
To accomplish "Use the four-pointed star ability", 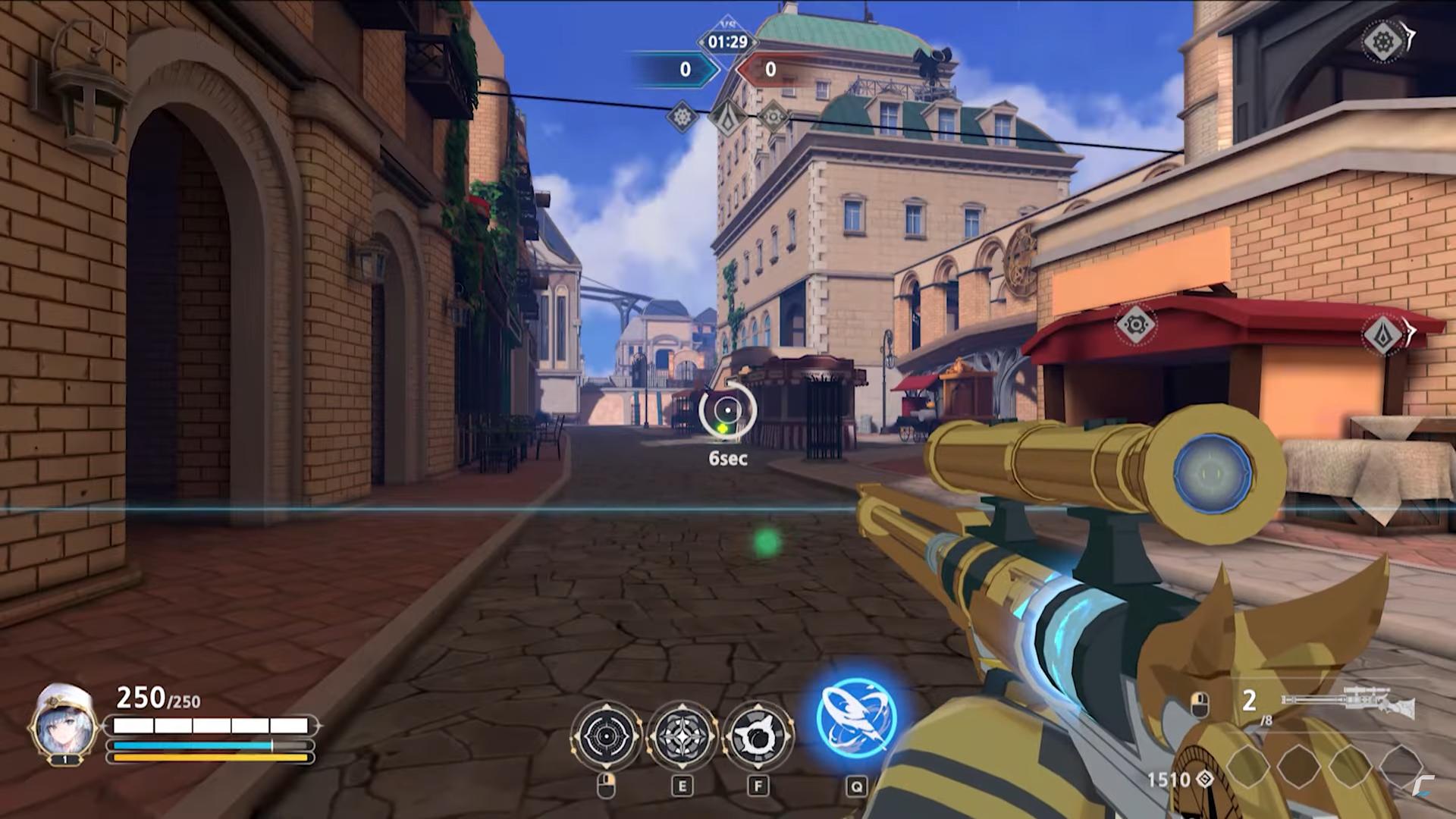I will click(x=682, y=736).
